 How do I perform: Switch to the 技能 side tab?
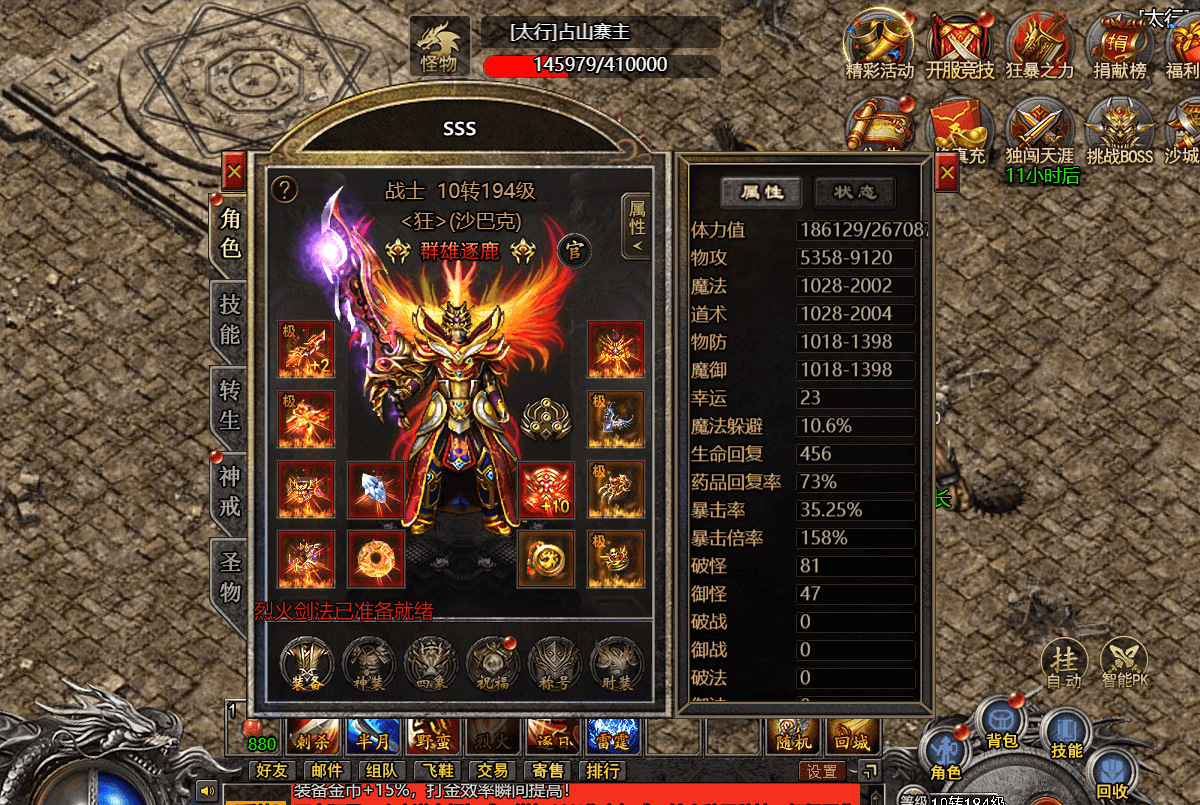point(231,320)
